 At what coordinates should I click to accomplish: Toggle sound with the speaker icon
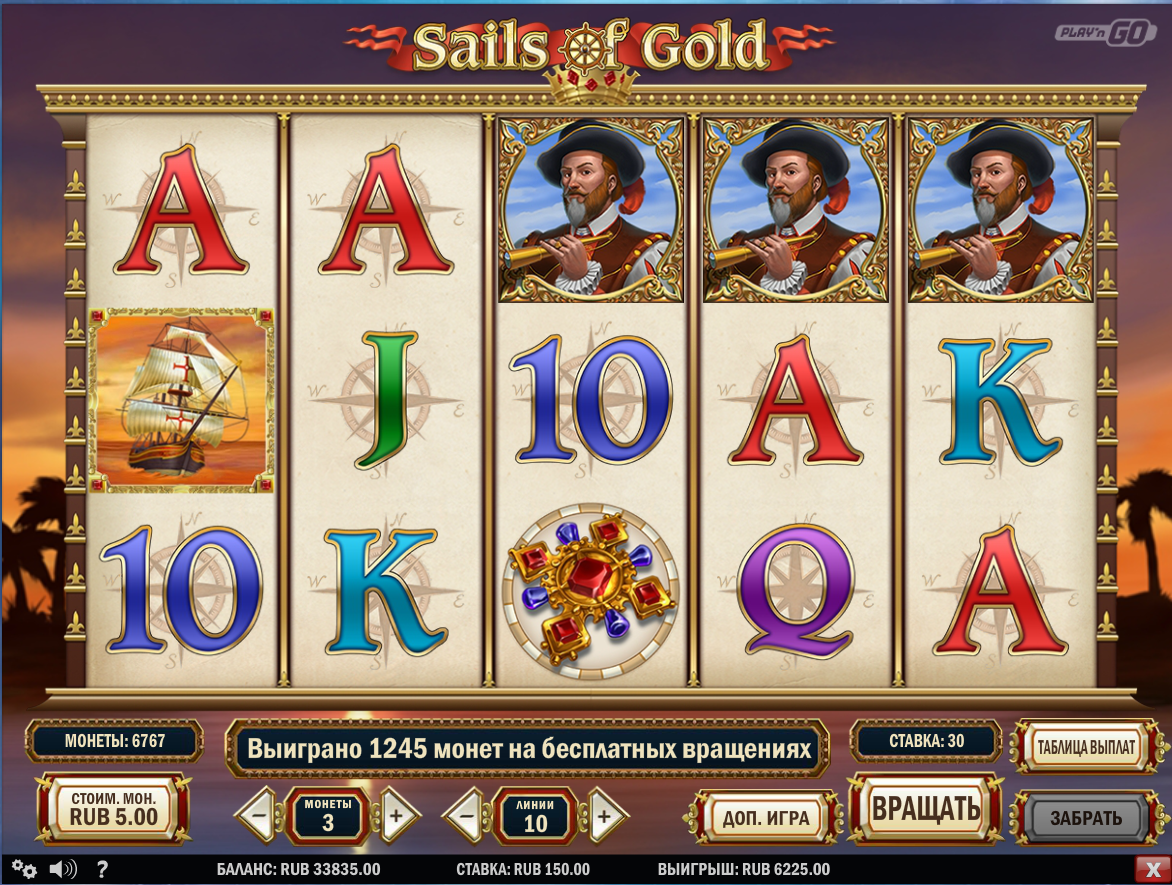tap(63, 869)
